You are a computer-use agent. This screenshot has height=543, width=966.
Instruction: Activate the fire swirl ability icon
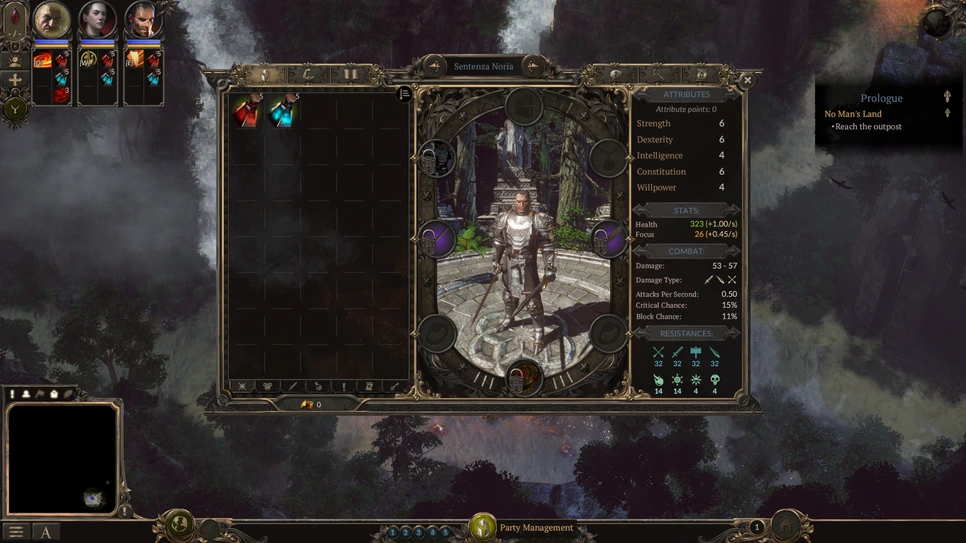click(x=42, y=60)
